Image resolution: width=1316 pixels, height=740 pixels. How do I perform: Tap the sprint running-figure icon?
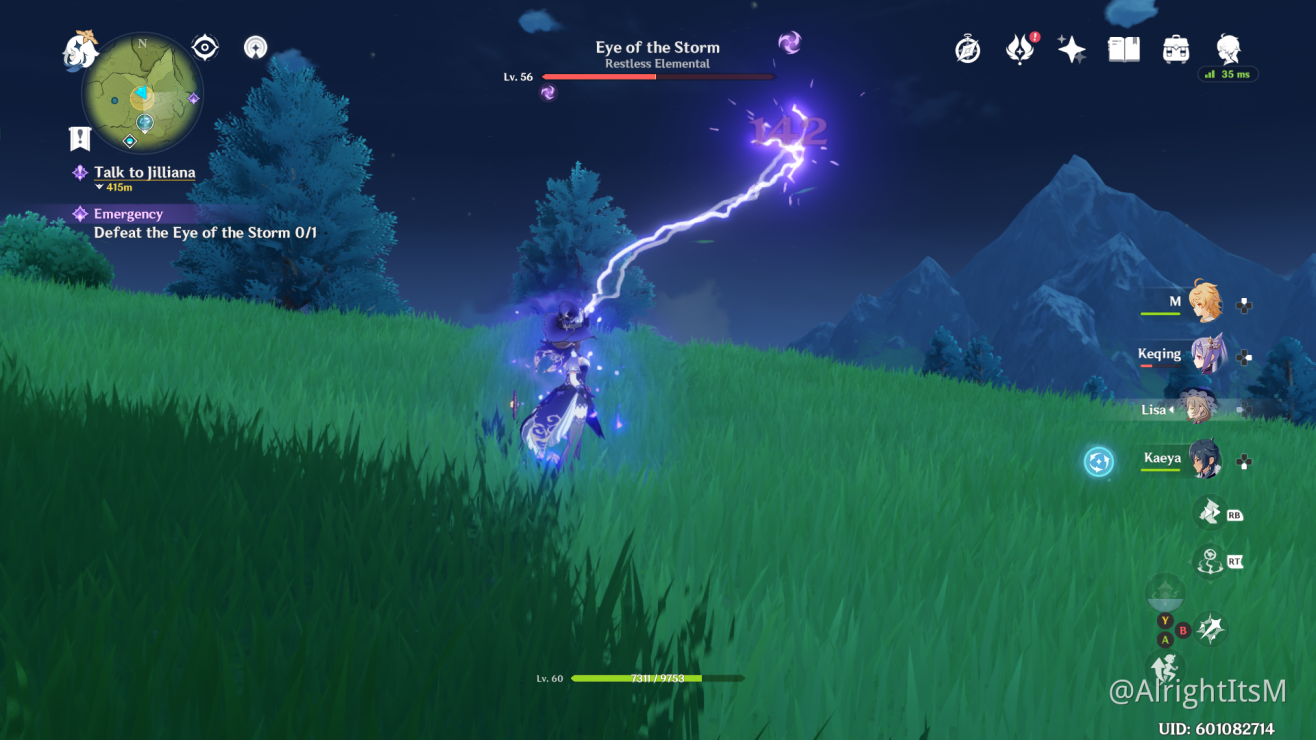click(x=1164, y=667)
